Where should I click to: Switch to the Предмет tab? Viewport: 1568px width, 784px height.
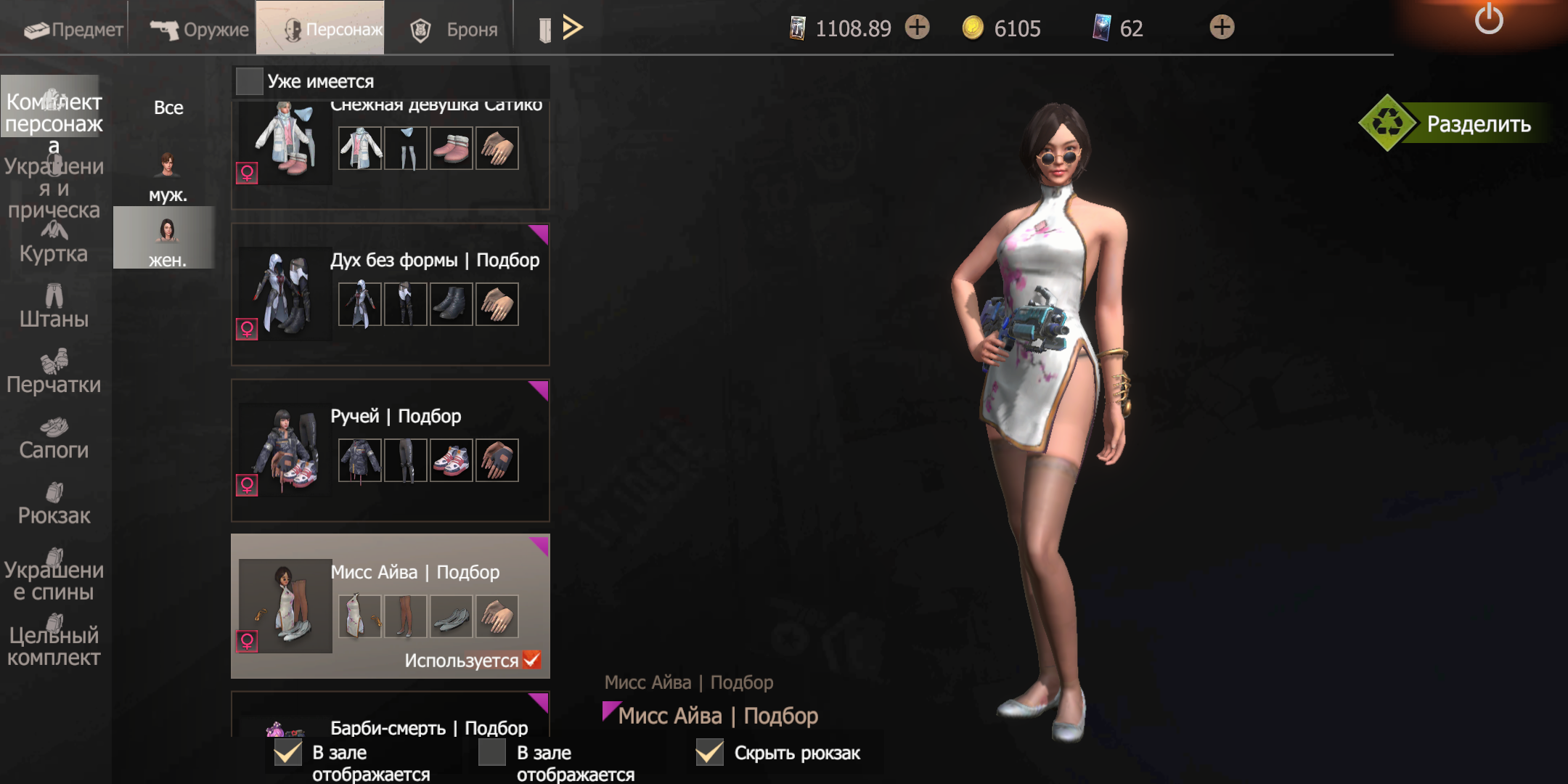coord(73,29)
